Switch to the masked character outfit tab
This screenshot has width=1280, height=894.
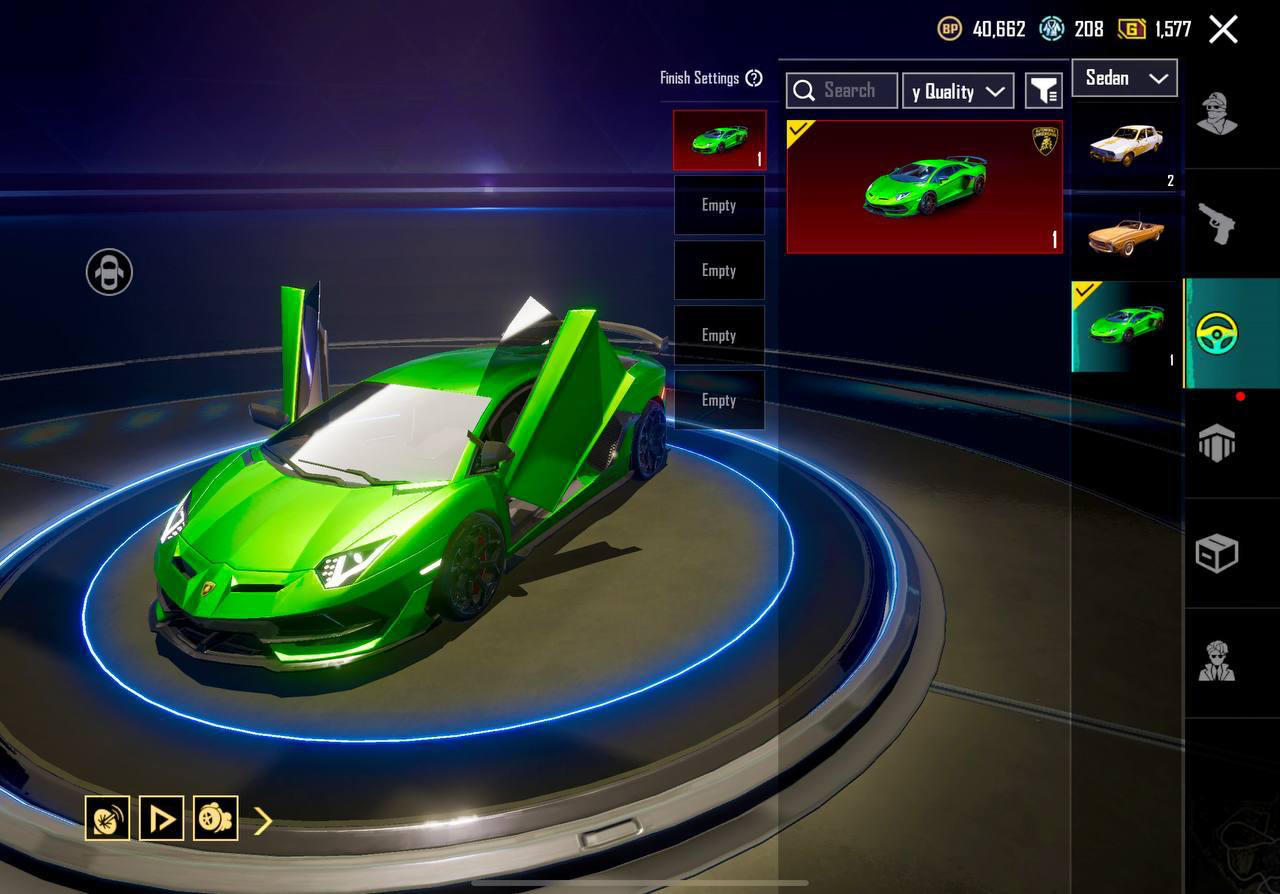pos(1217,113)
